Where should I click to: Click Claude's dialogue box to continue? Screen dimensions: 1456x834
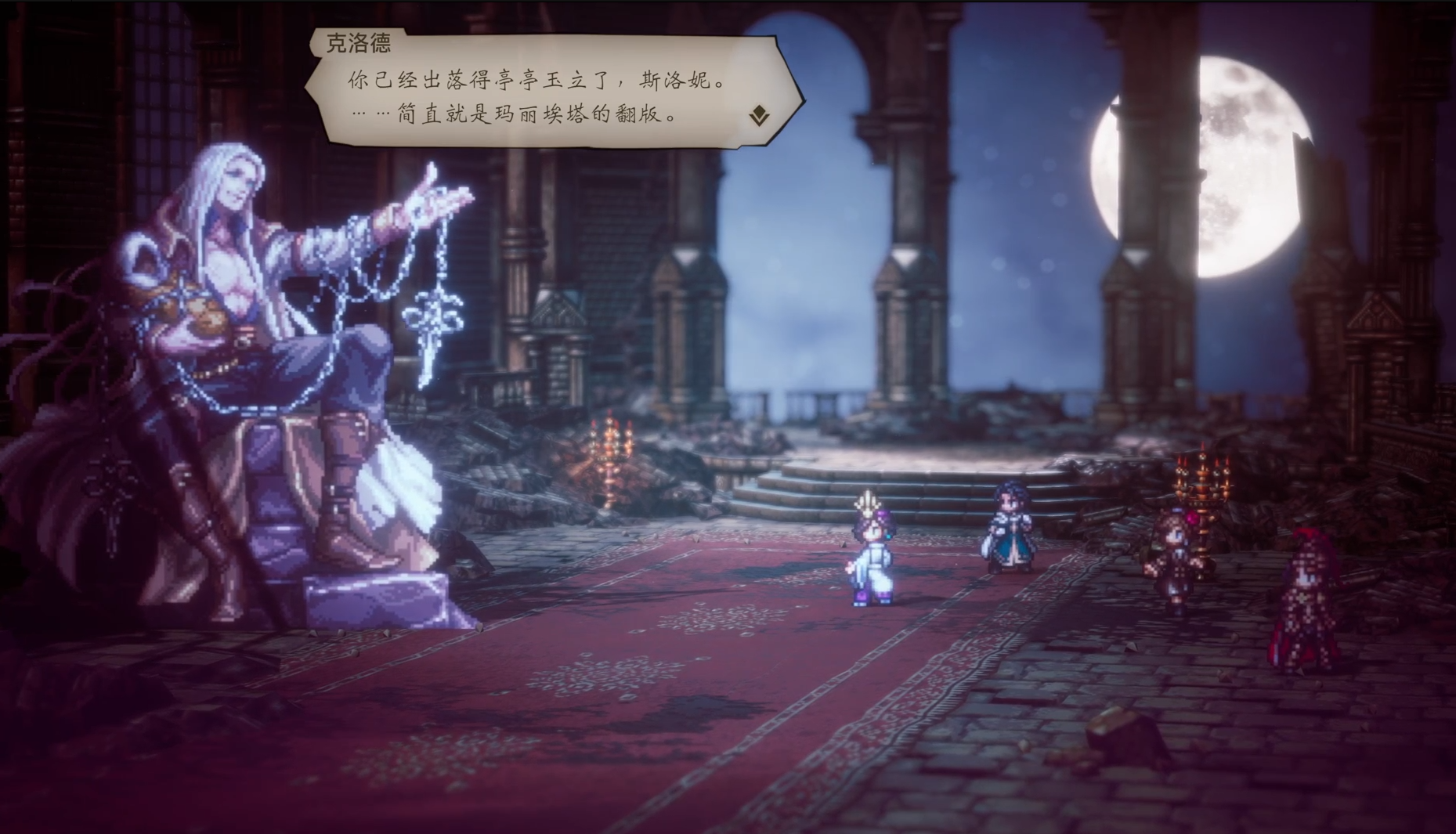click(x=540, y=98)
